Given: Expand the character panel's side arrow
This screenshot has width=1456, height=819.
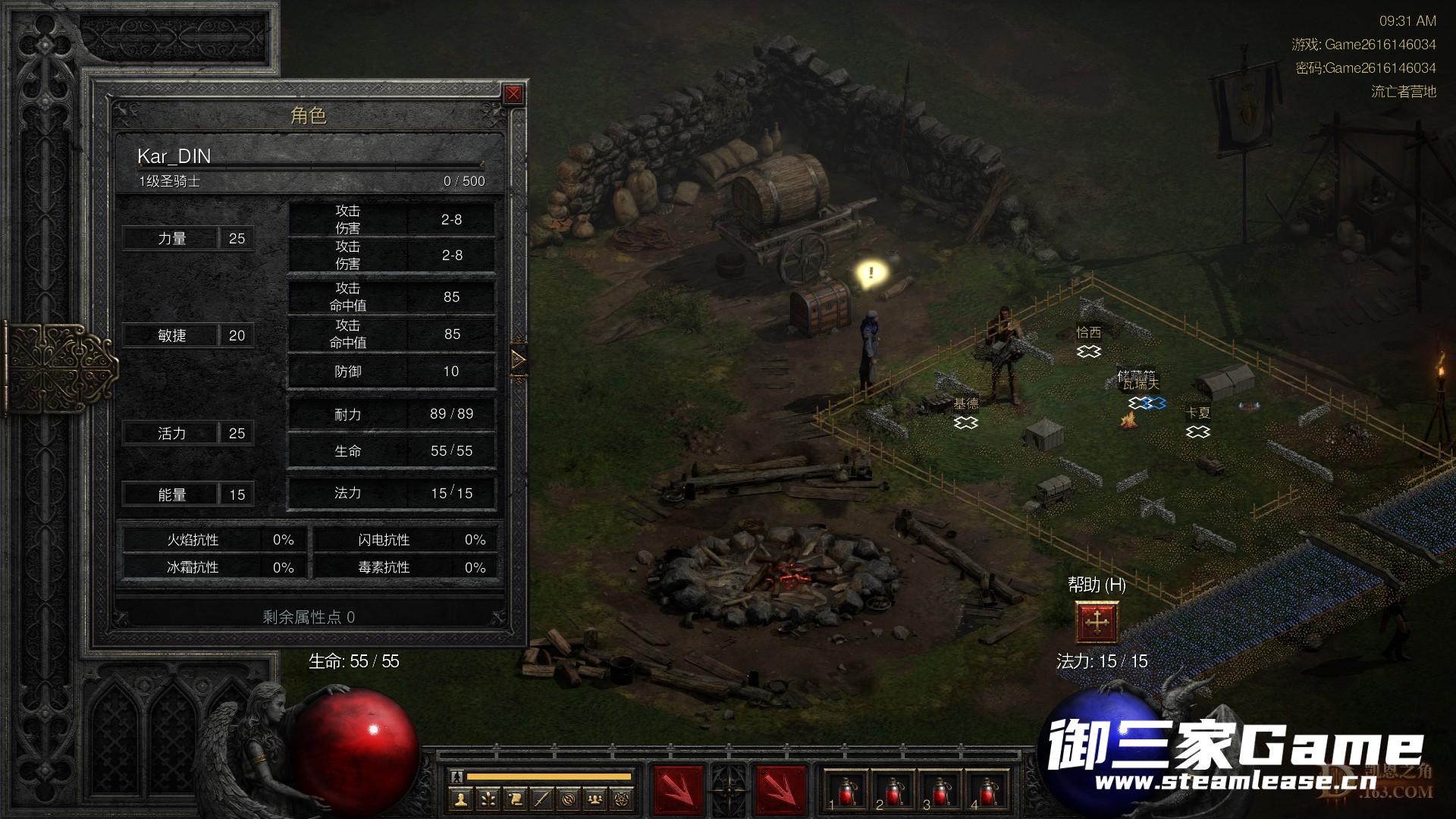Looking at the screenshot, I should (519, 359).
